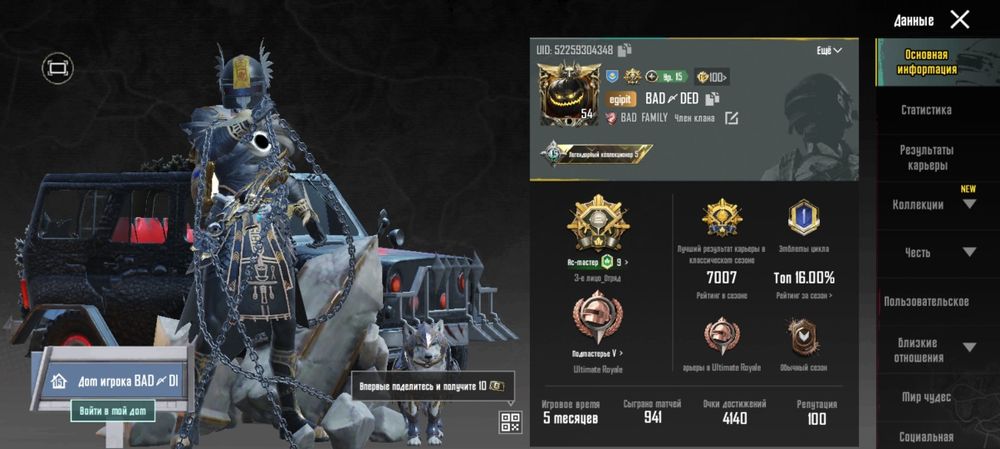The image size is (1000, 449).
Task: Expand the Коллекции section
Action: pos(968,204)
